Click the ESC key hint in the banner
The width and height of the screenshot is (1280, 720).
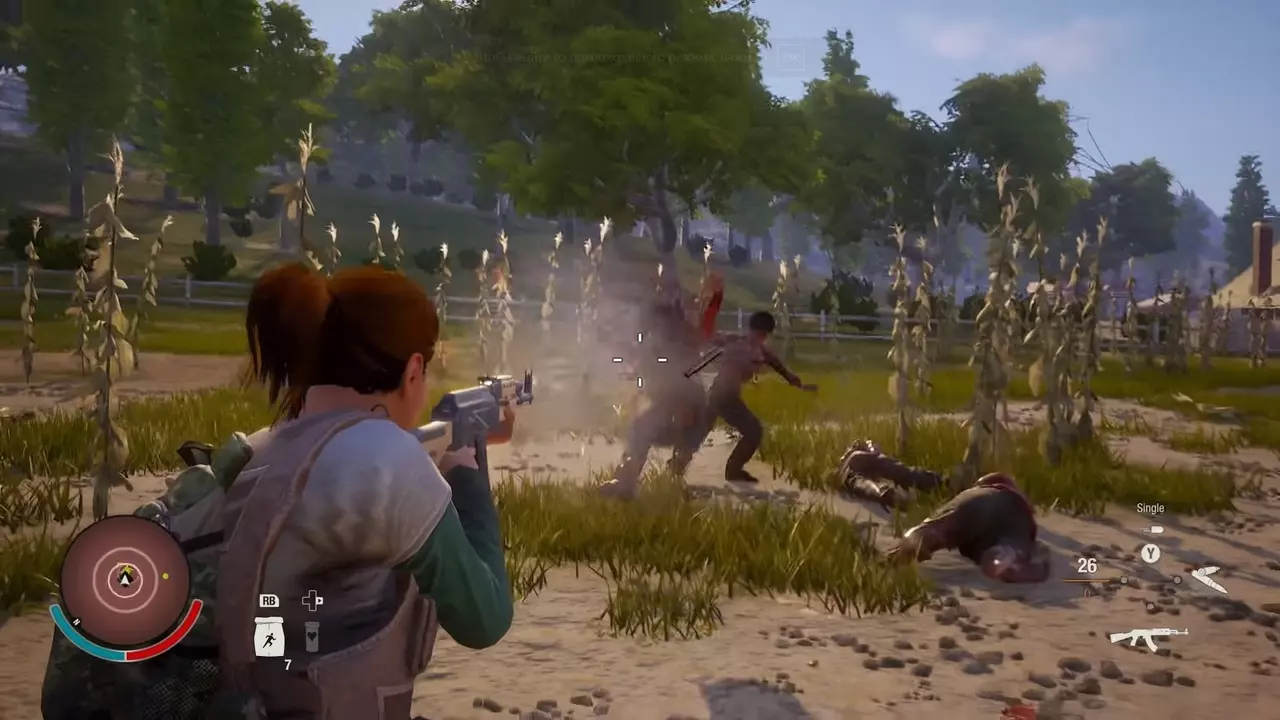[791, 57]
